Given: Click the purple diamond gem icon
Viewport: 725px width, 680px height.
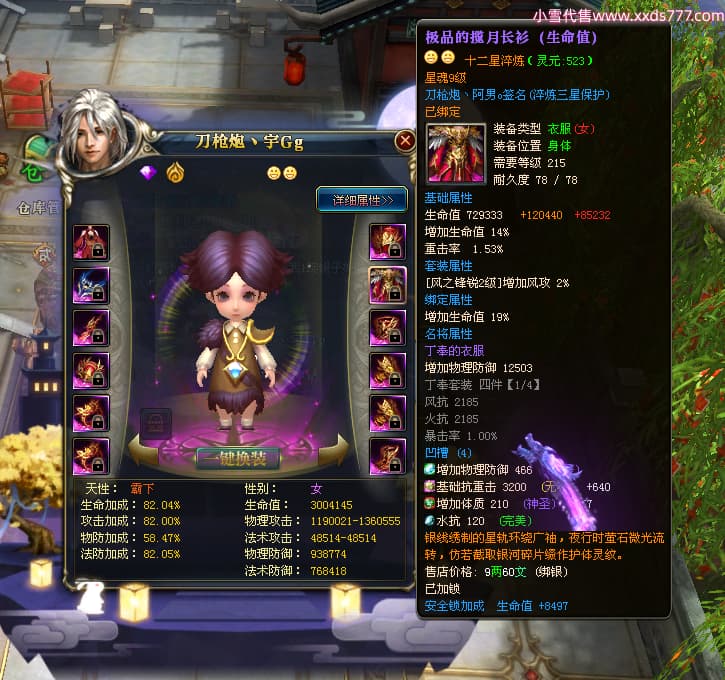Looking at the screenshot, I should 149,172.
